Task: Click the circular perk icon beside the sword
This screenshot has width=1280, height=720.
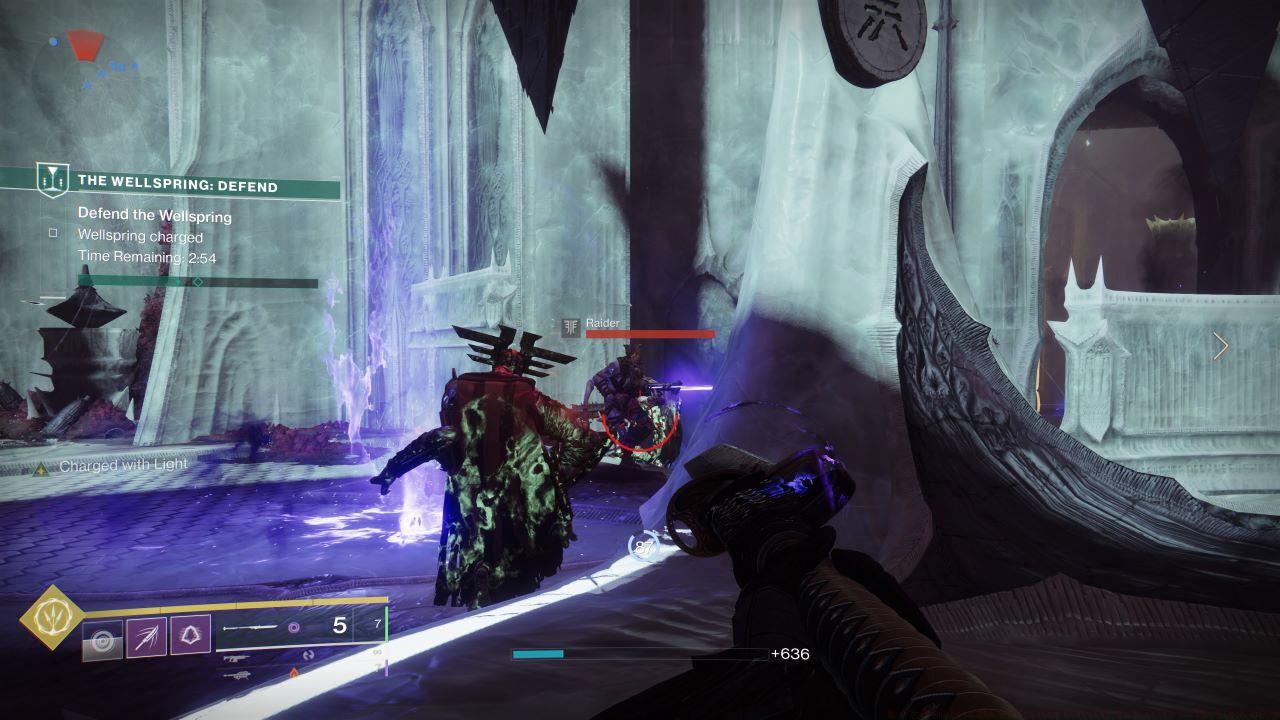Action: 293,627
